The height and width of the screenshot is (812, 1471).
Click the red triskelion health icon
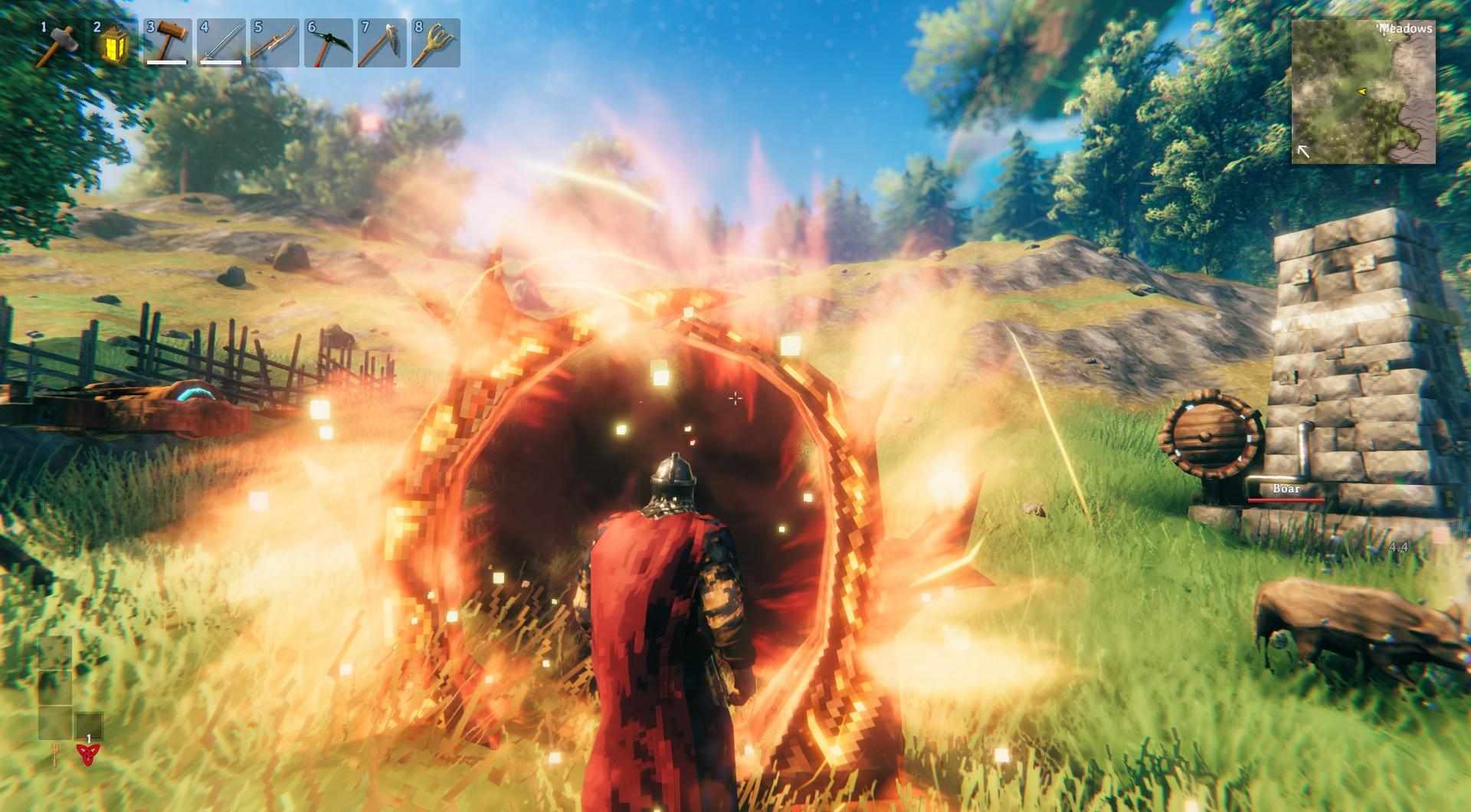(89, 755)
